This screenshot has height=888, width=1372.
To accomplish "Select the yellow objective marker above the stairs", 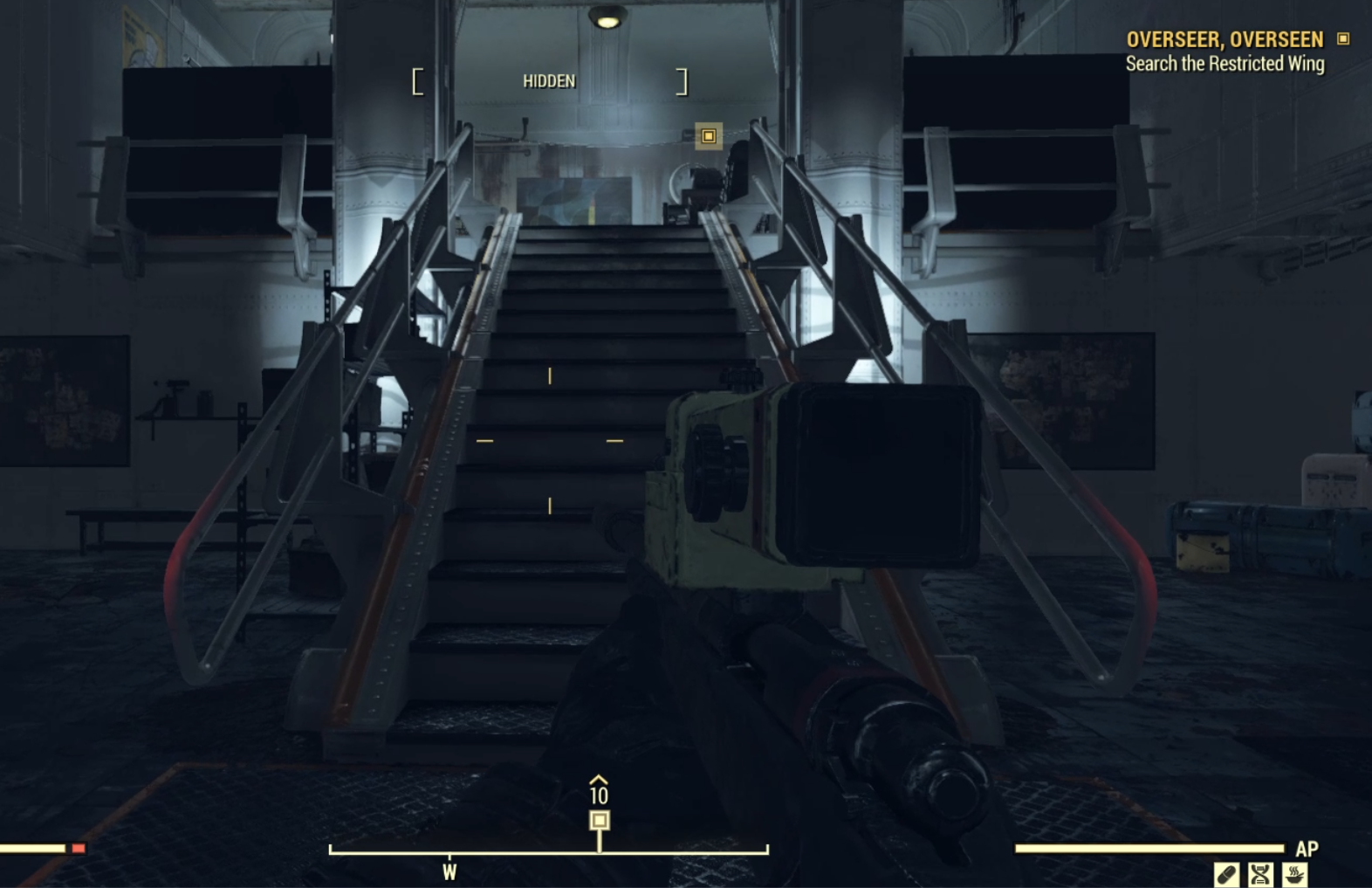I will point(708,137).
